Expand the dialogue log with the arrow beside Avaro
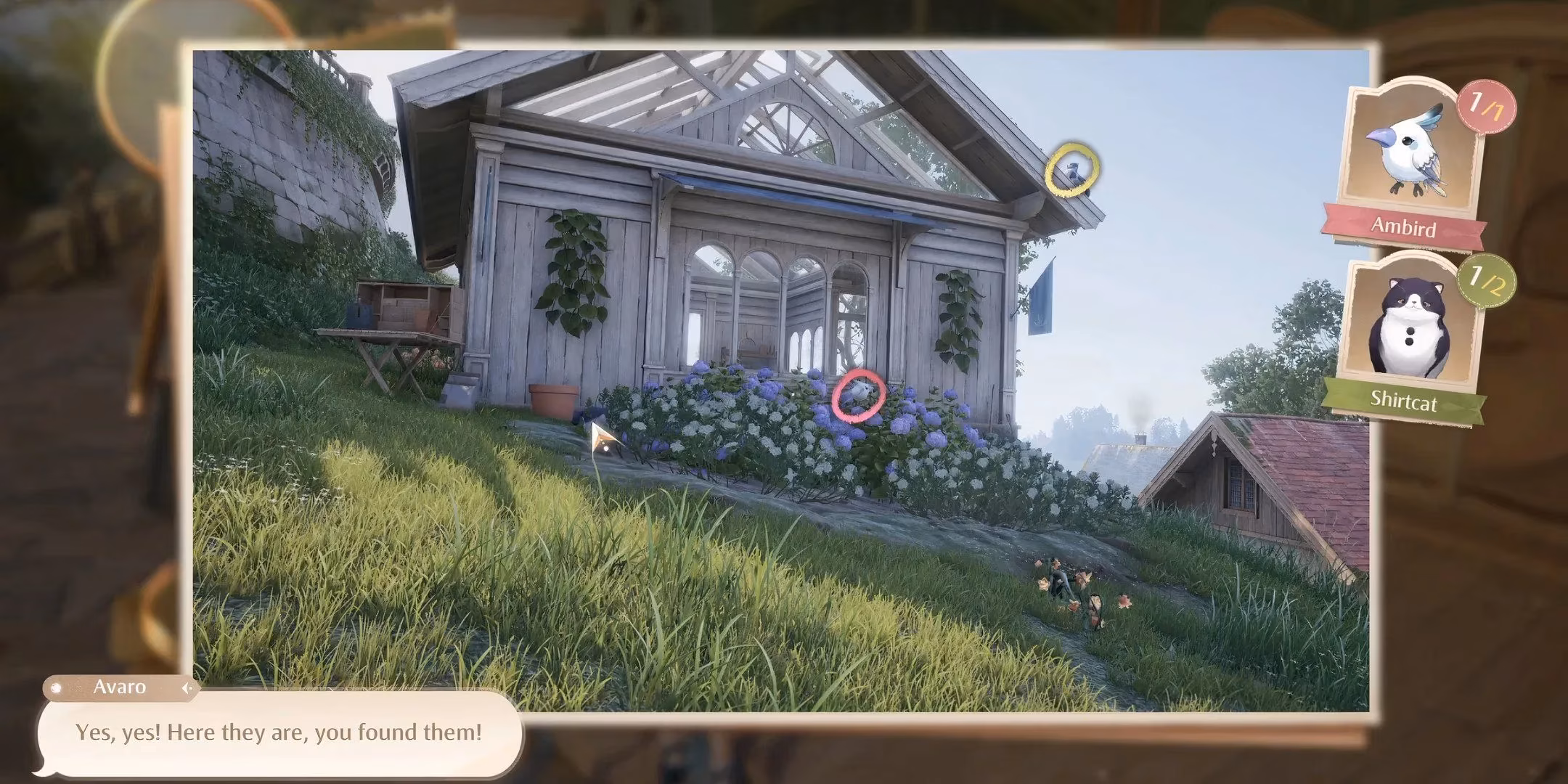 click(187, 687)
